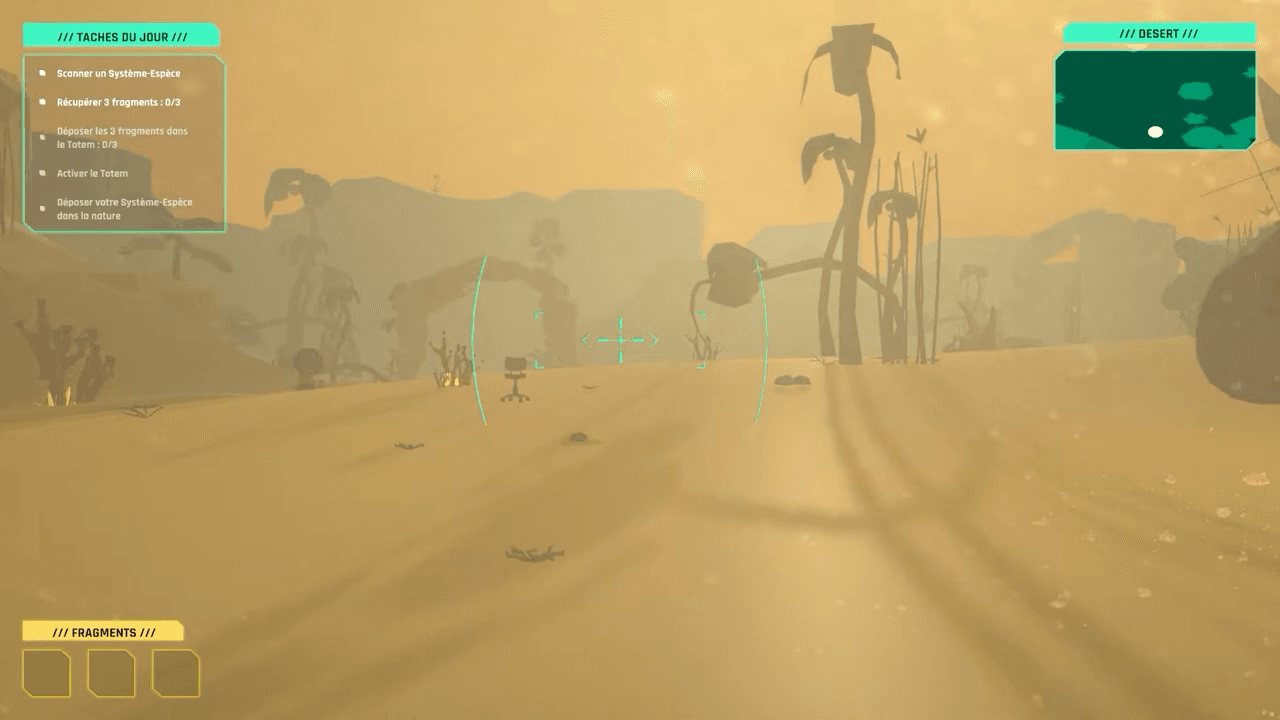The width and height of the screenshot is (1280, 720).
Task: Click the bullet icon beside 'Activer le Totem'
Action: 41,172
